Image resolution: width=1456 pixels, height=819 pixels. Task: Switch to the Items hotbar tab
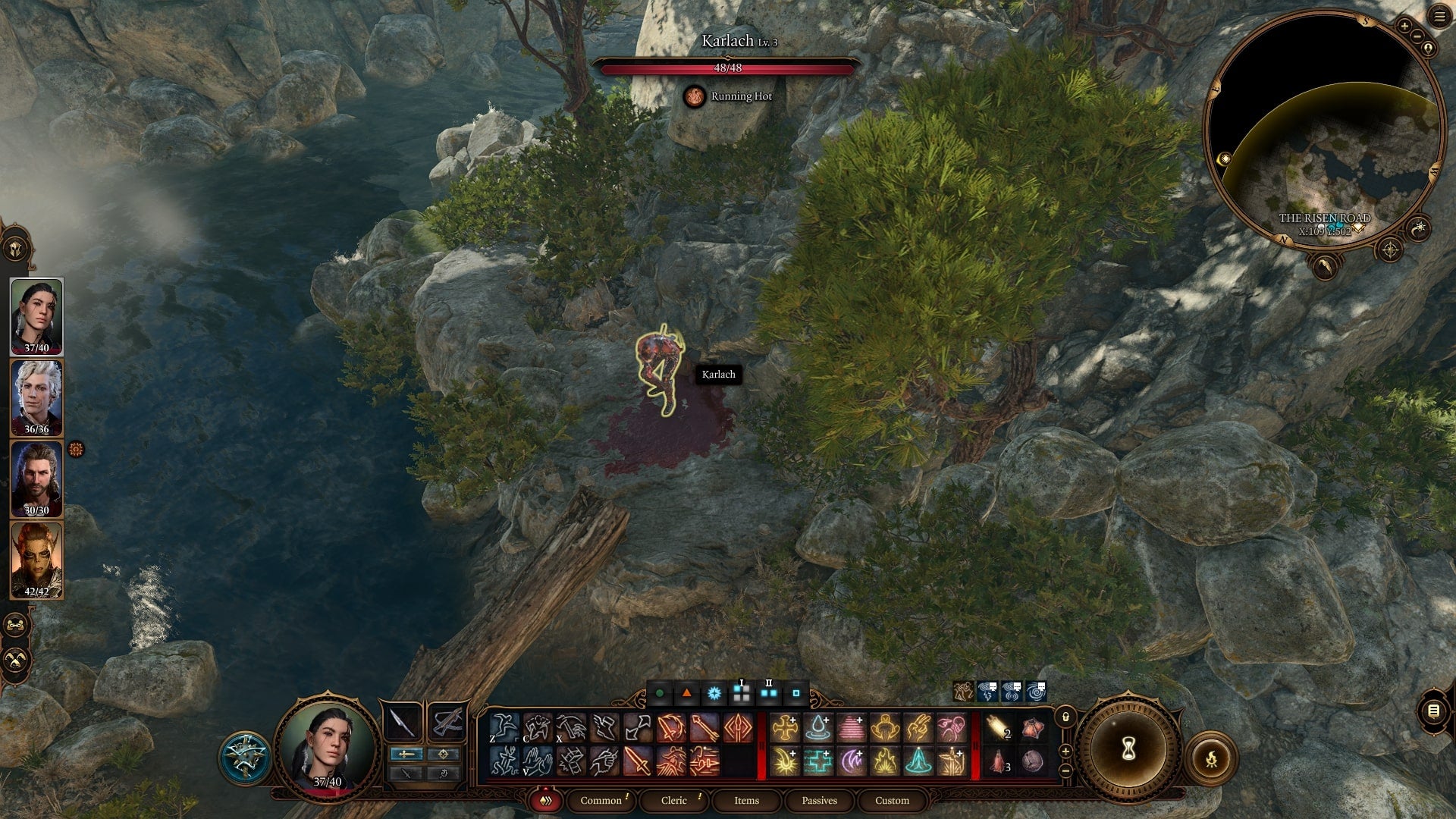(745, 801)
